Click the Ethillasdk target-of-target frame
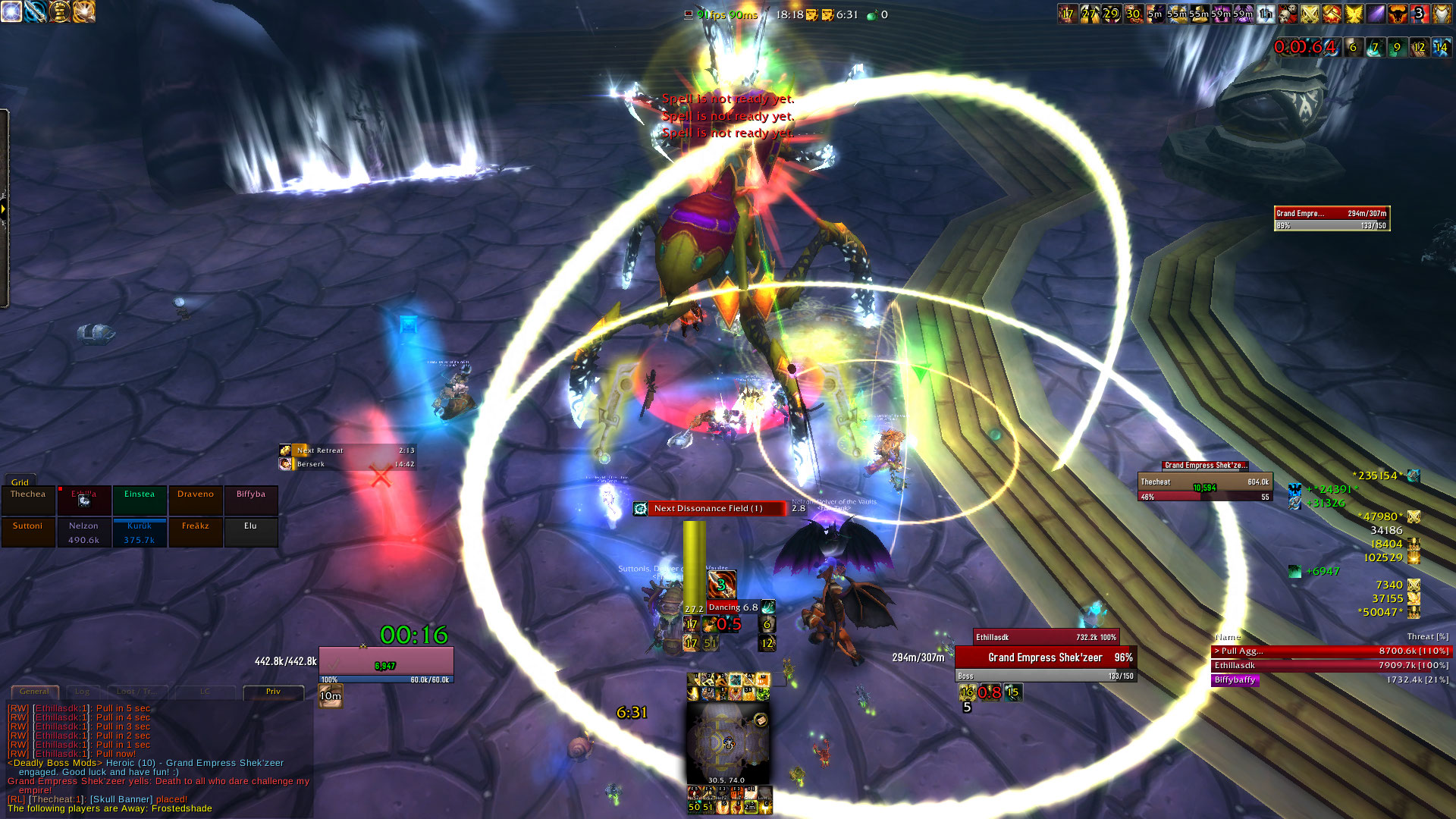Screen dimensions: 1456x819 click(x=1045, y=637)
